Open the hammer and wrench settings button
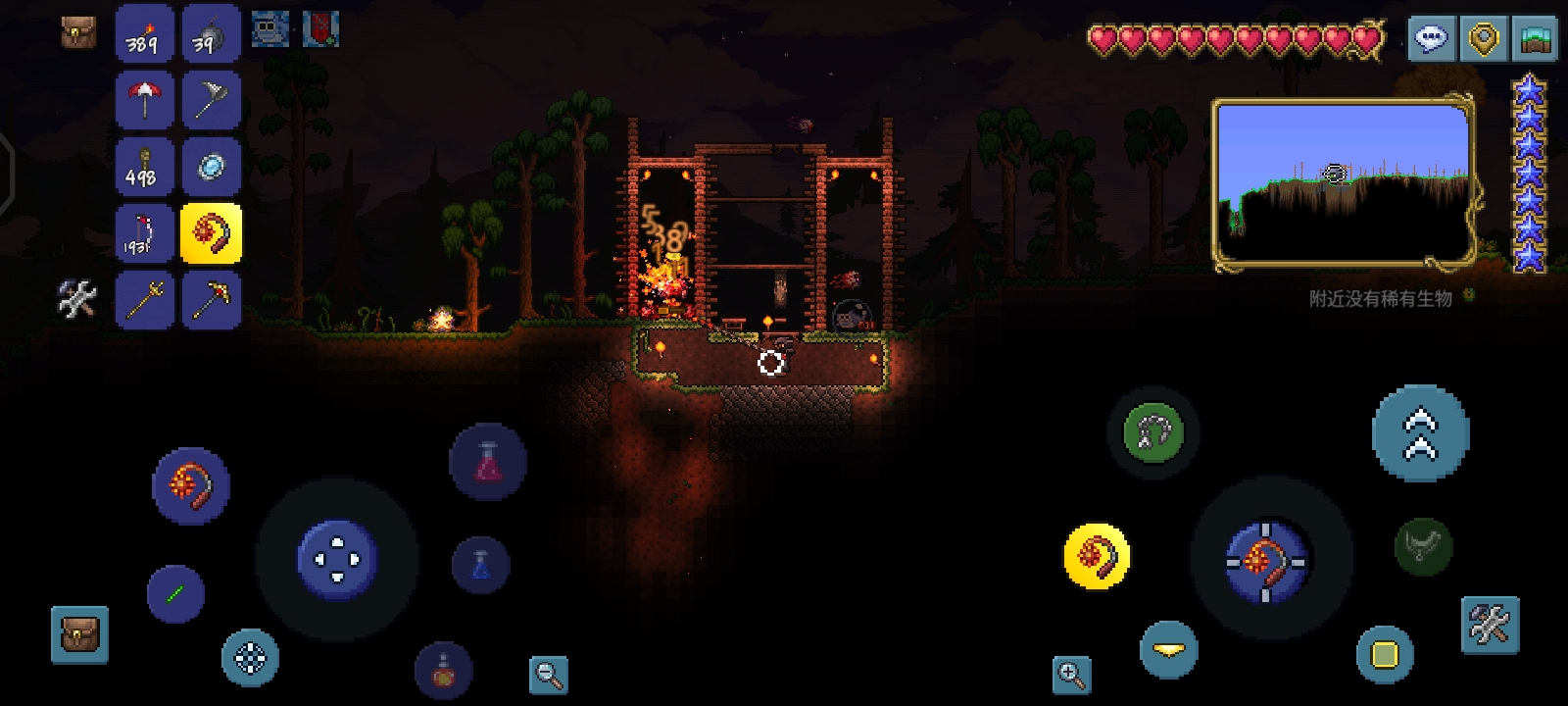This screenshot has width=1568, height=706. point(1490,625)
